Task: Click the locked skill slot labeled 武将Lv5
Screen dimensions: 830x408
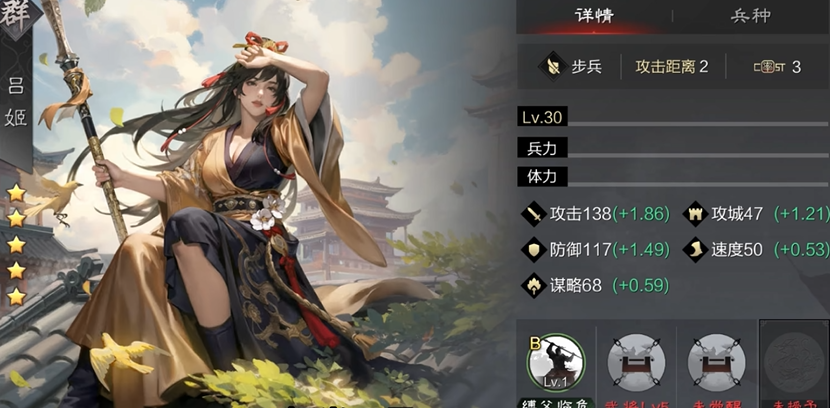Action: coord(636,362)
